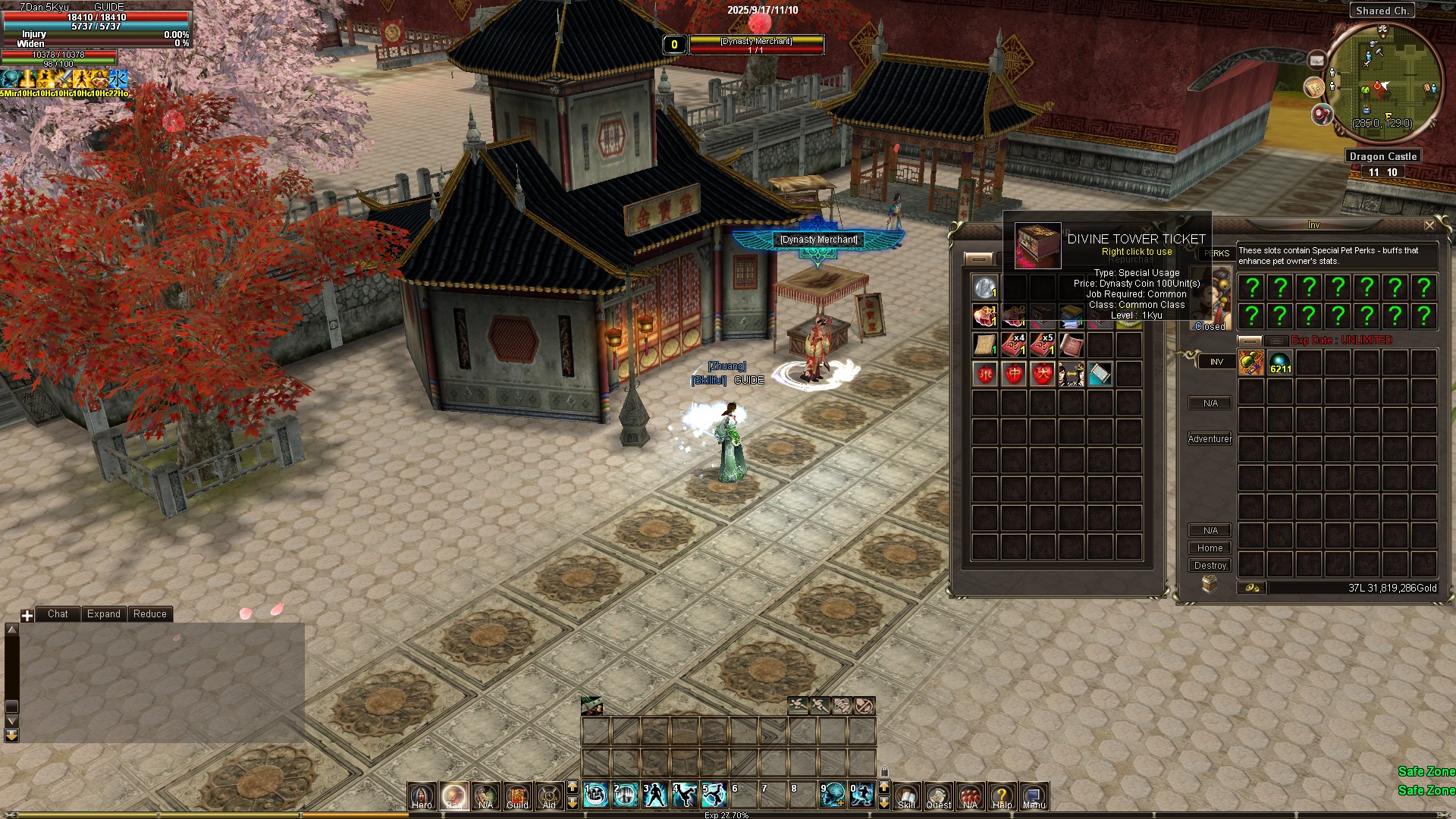1456x819 pixels.
Task: Open the Hero character sheet
Action: tap(422, 795)
